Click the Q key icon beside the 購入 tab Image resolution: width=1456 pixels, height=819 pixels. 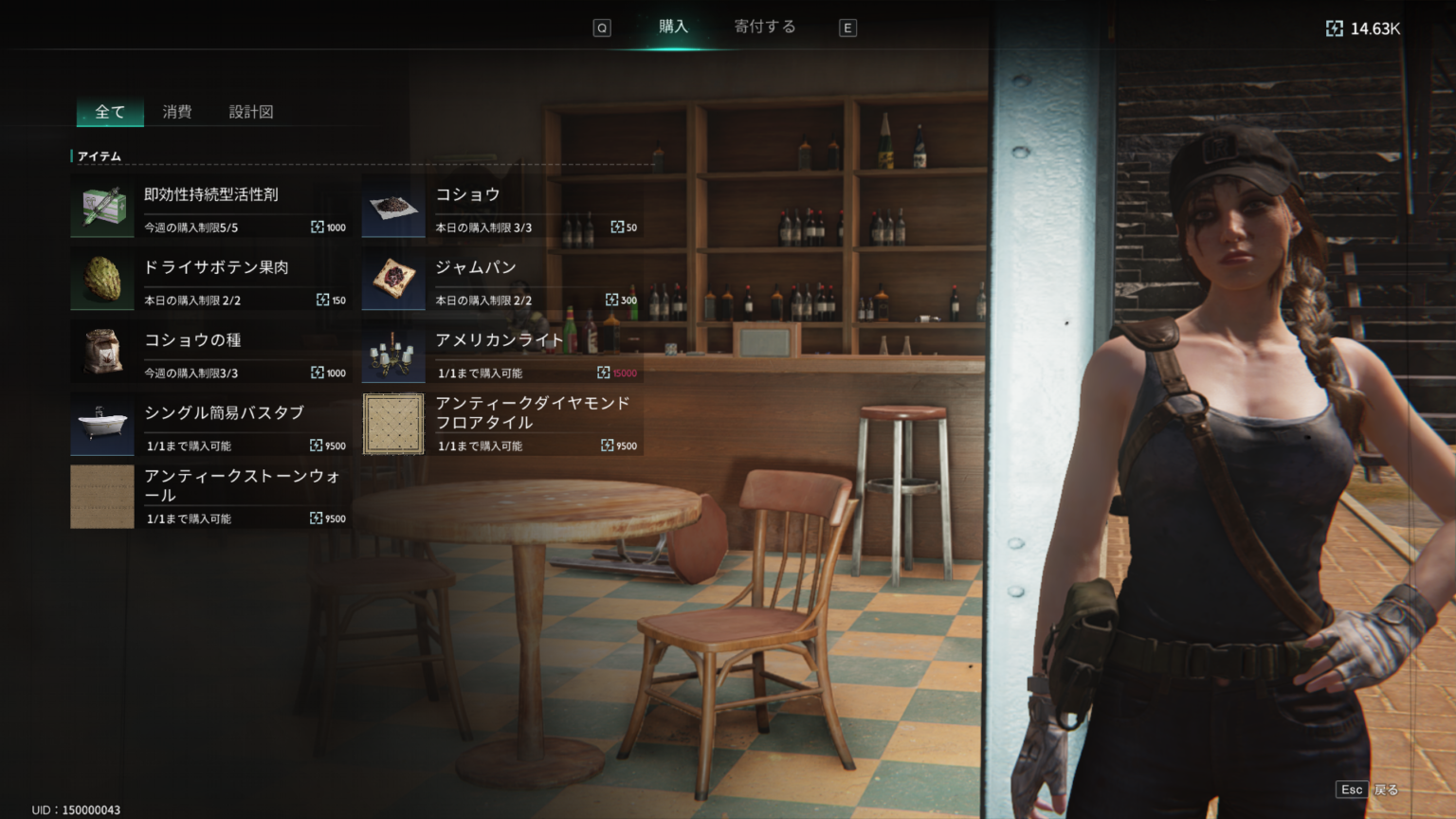pos(602,27)
